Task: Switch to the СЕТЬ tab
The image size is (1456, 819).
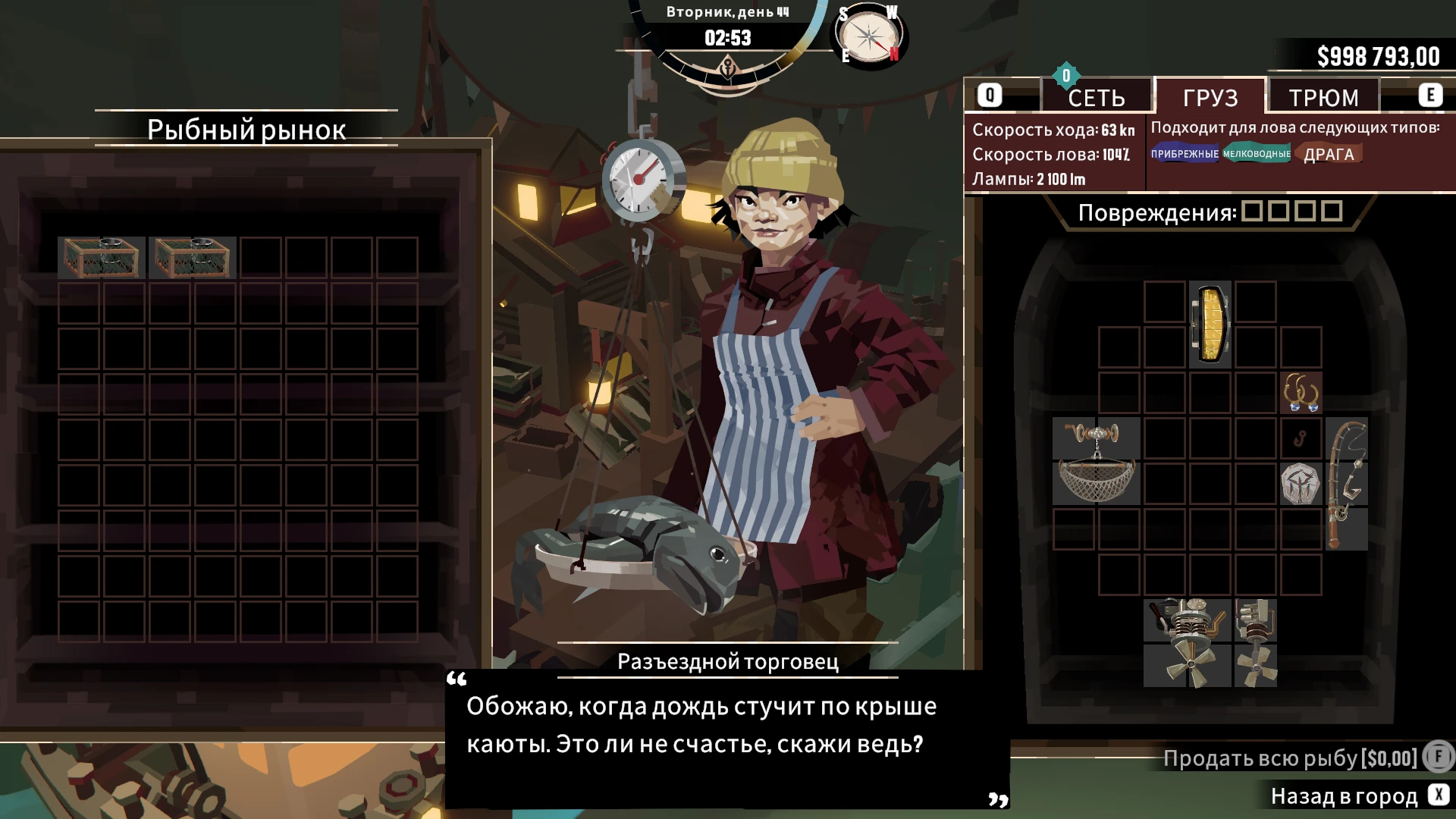Action: [1097, 96]
